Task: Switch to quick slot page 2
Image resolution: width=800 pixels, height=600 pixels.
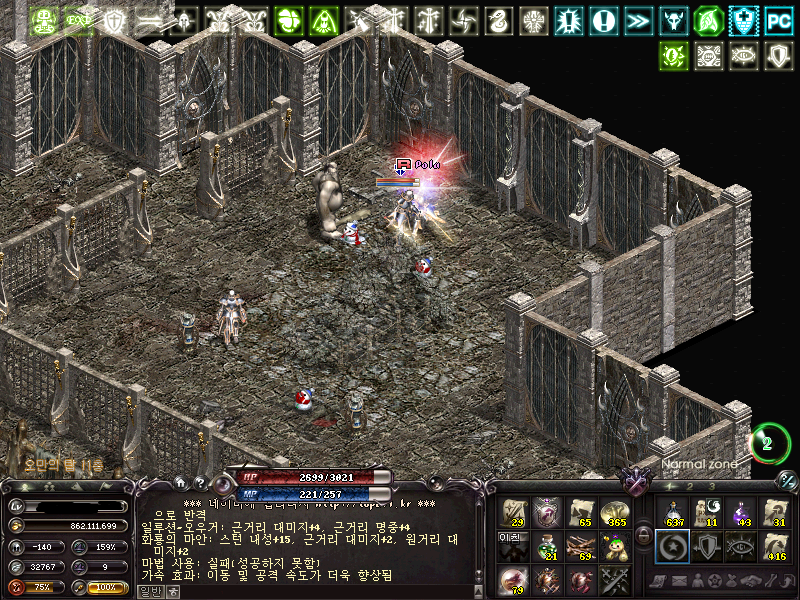Action: (x=691, y=486)
